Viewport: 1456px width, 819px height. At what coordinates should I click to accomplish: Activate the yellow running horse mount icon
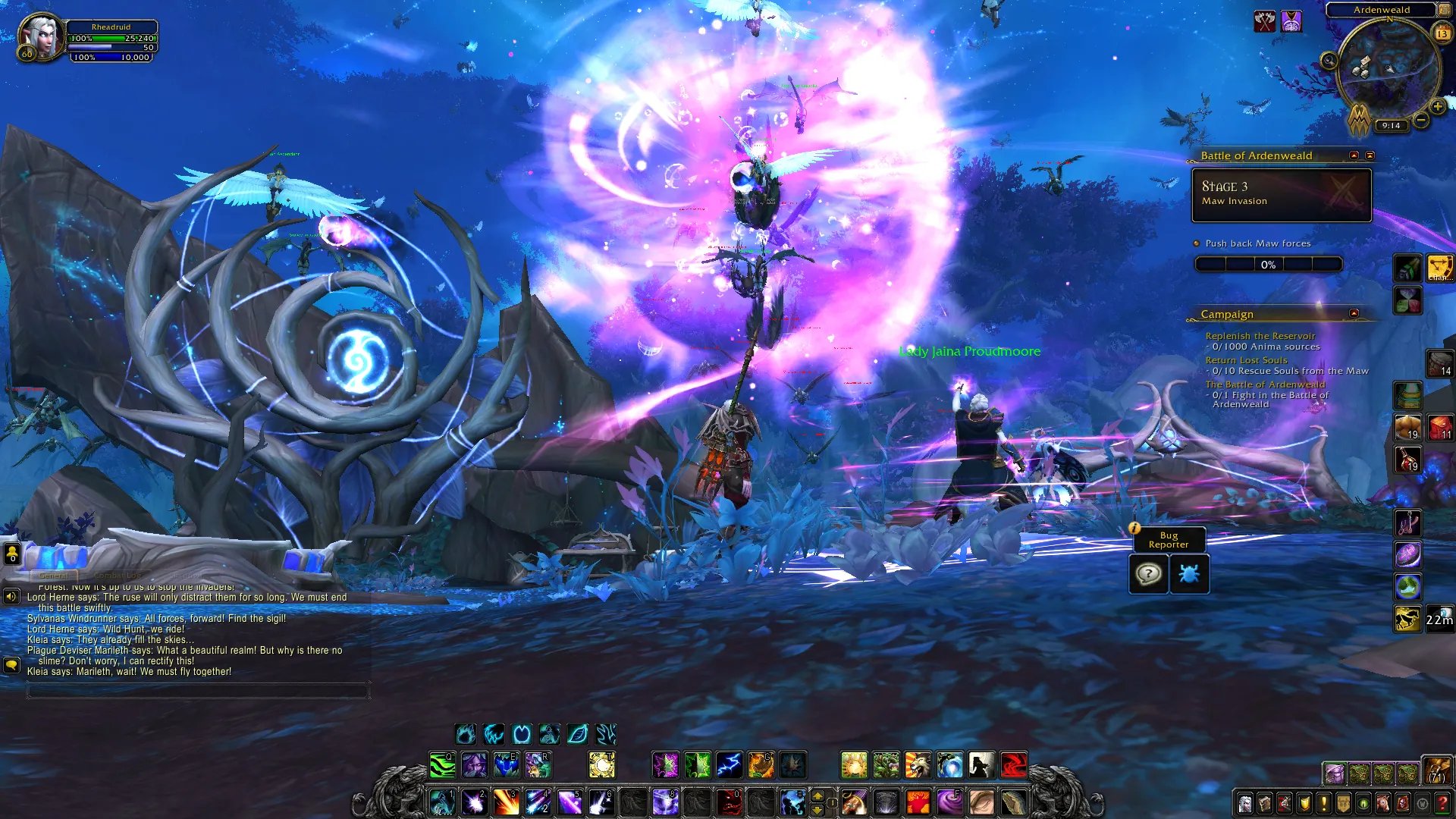pos(1407,619)
